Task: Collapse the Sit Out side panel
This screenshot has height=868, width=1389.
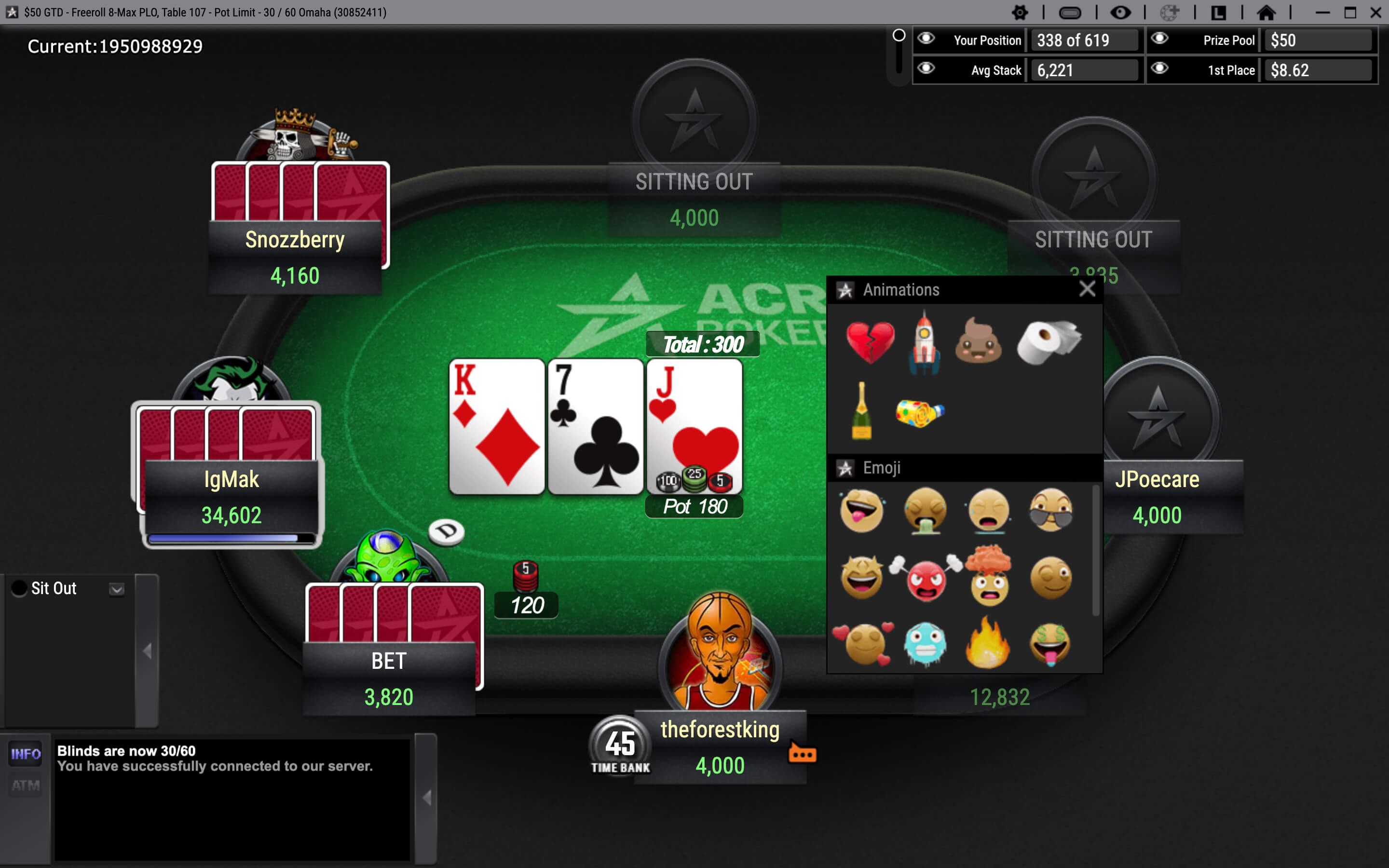Action: pos(148,651)
